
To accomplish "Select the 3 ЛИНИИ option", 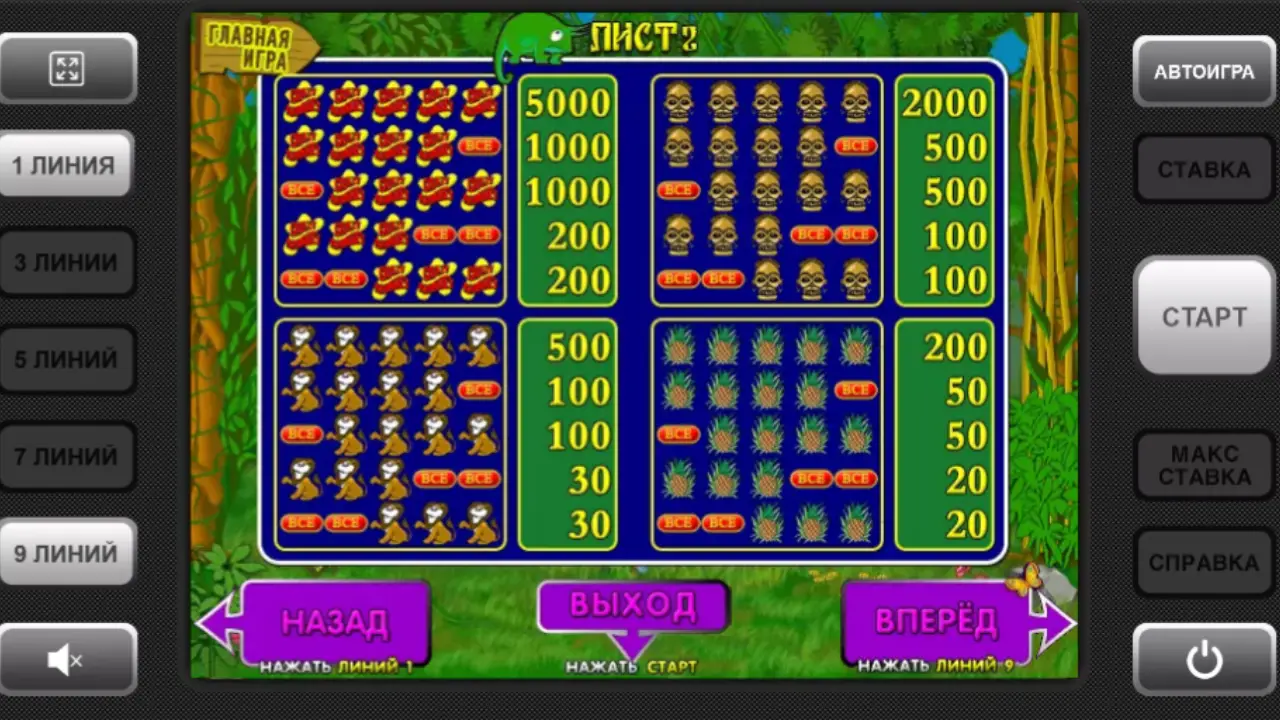I will point(67,262).
